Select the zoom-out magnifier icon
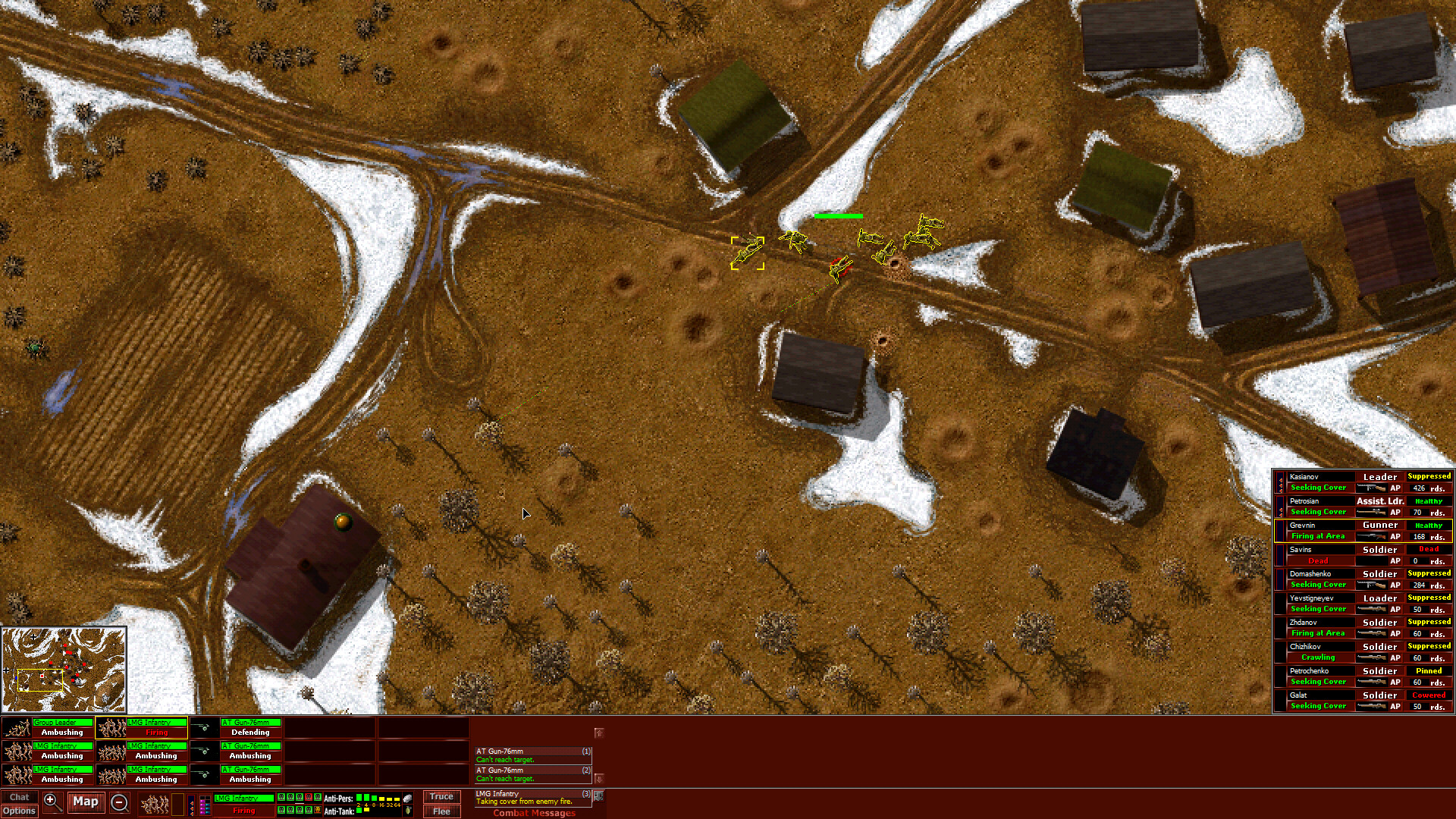Image resolution: width=1456 pixels, height=819 pixels. tap(121, 802)
